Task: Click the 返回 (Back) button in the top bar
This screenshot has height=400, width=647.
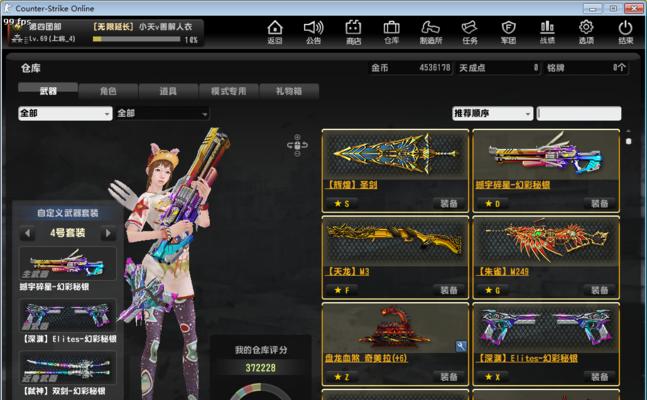Action: click(x=275, y=31)
